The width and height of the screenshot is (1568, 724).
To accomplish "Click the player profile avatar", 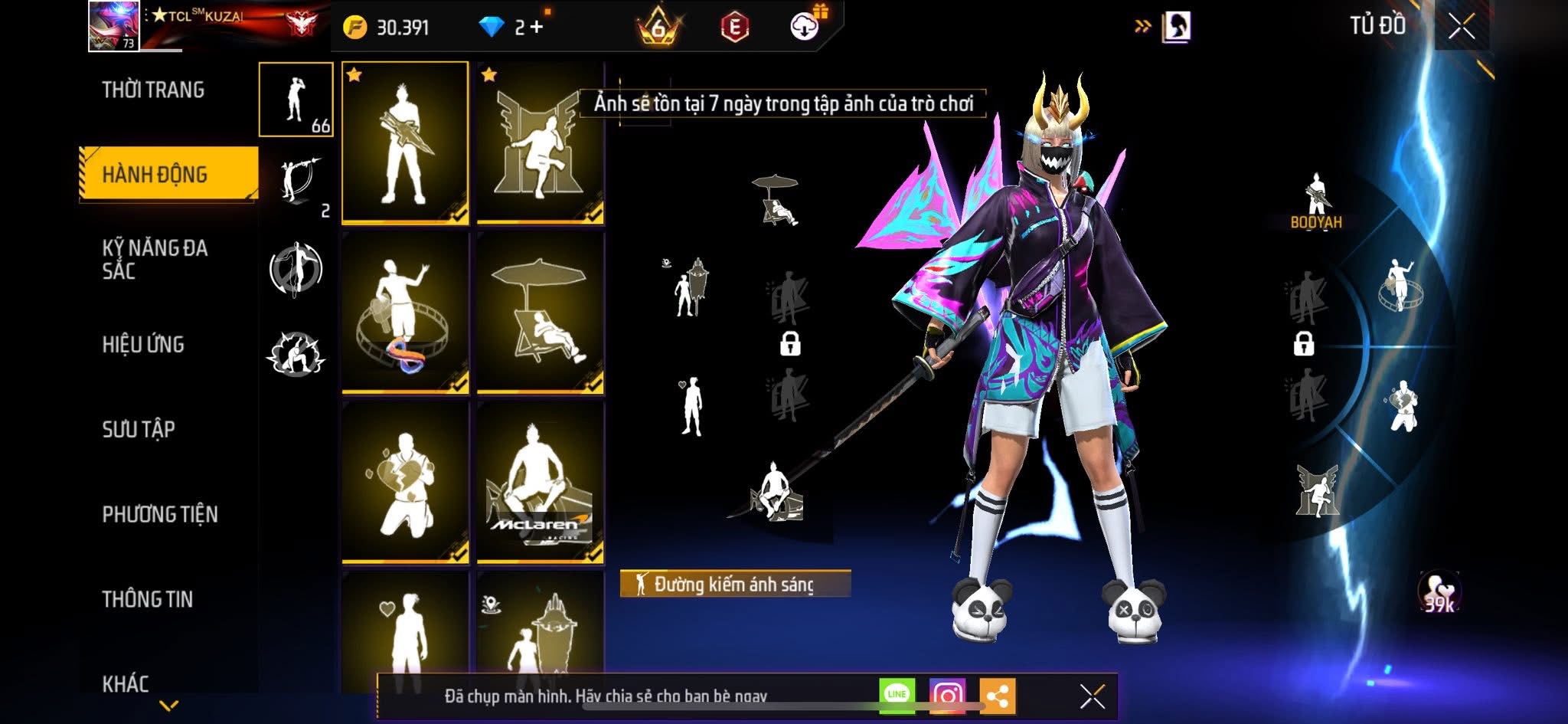I will 113,26.
